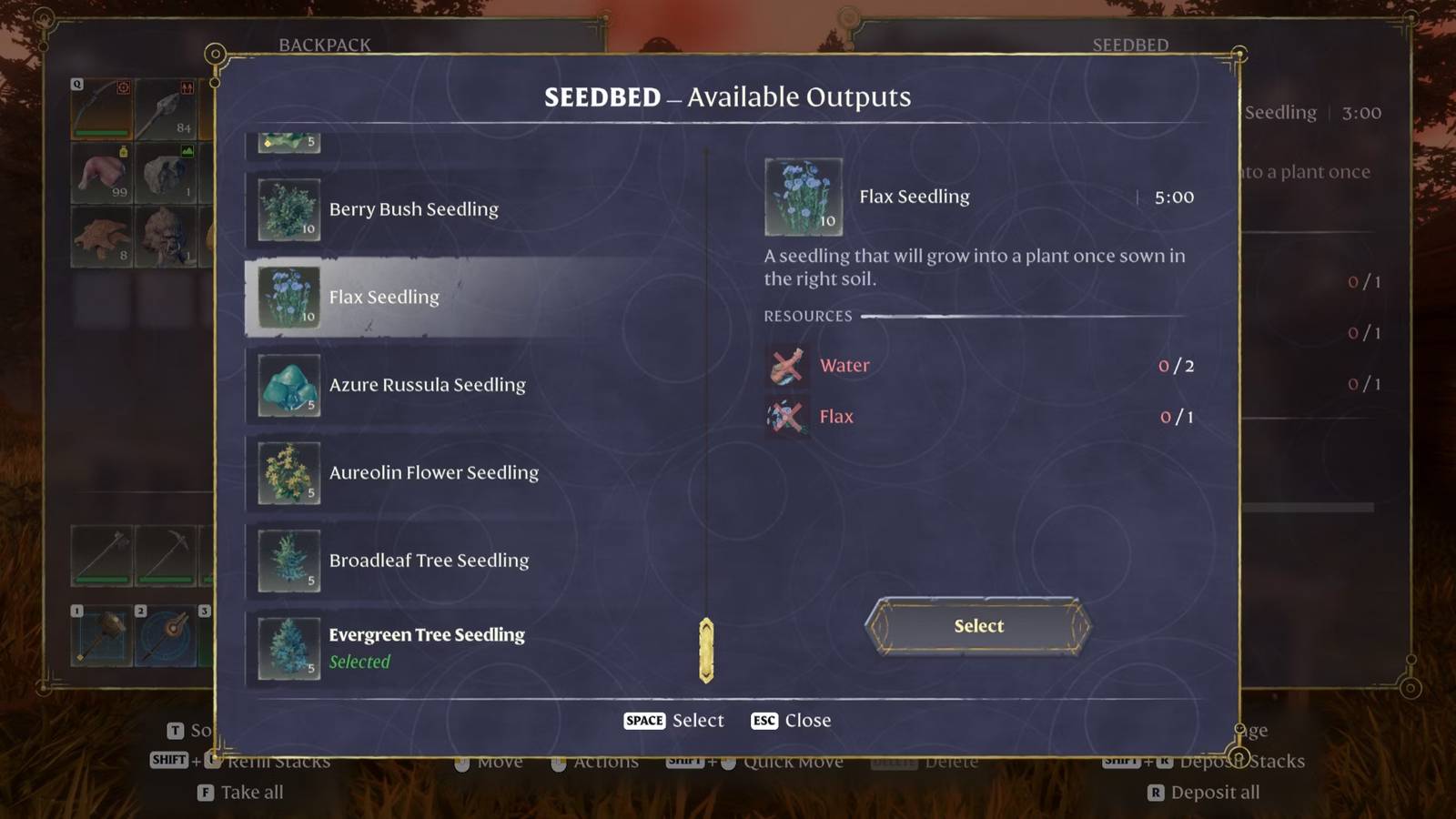
Task: Click the Flax Seedling thumbnail in the details panel
Action: pos(803,196)
